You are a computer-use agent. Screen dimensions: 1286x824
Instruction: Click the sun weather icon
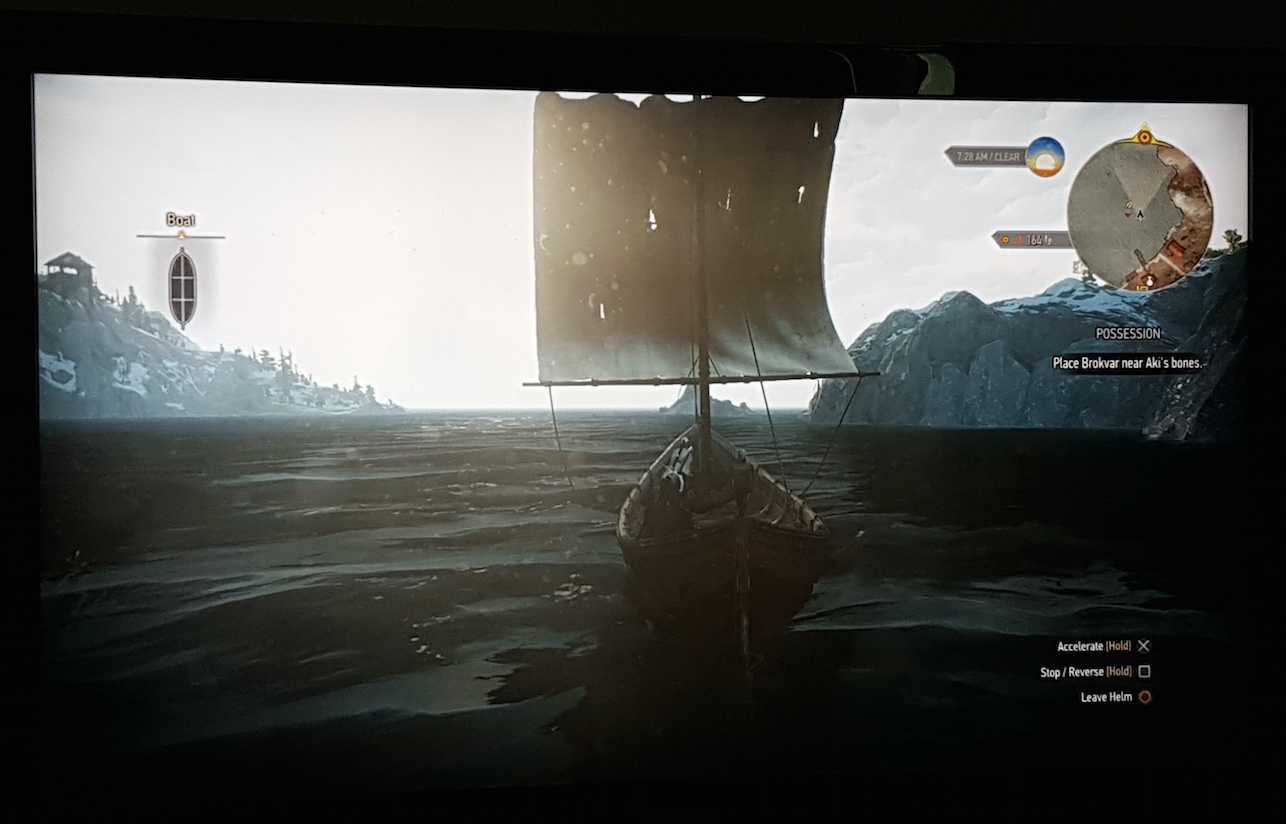1045,157
